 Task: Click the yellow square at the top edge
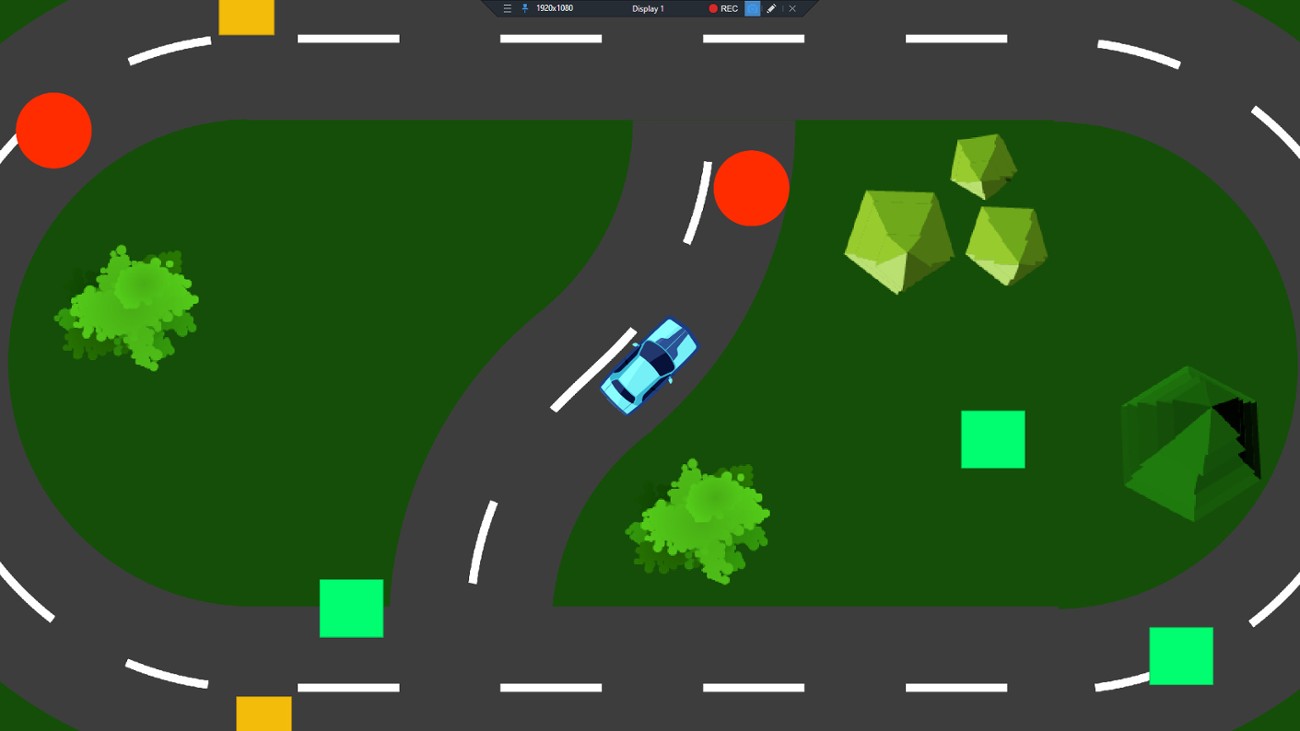point(246,15)
